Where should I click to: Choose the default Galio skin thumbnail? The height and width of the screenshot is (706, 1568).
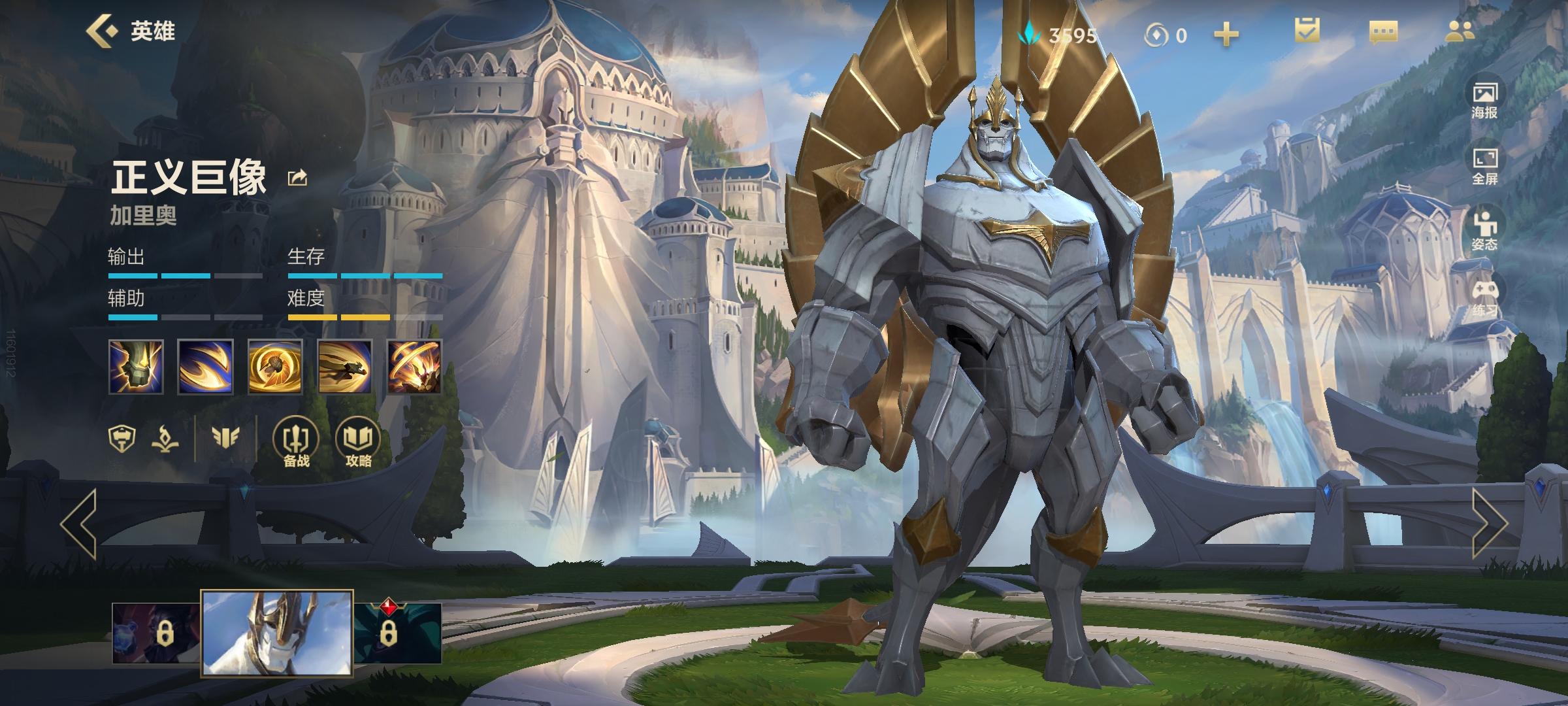(x=277, y=632)
